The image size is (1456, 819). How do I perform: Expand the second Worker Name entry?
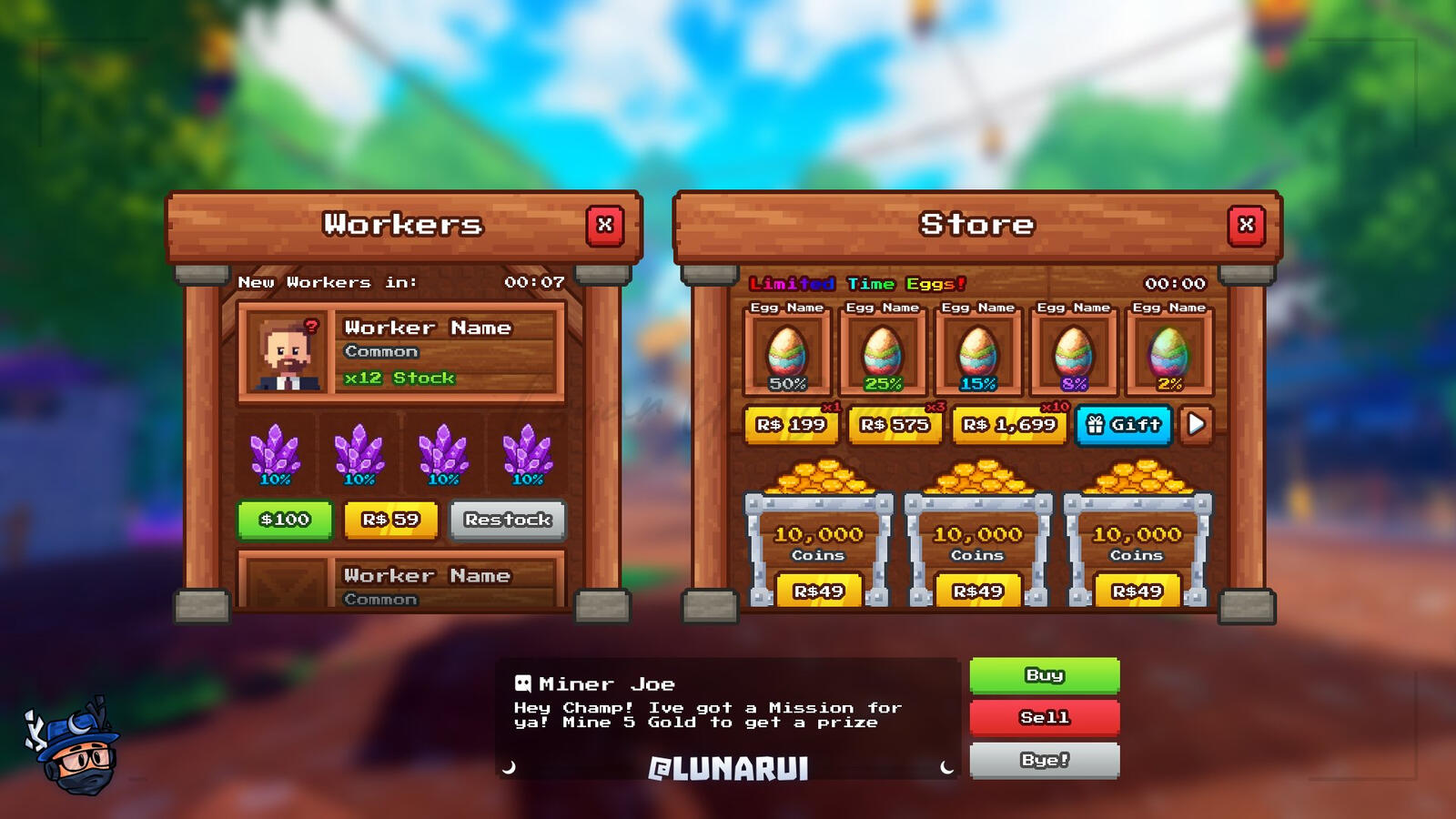point(428,576)
